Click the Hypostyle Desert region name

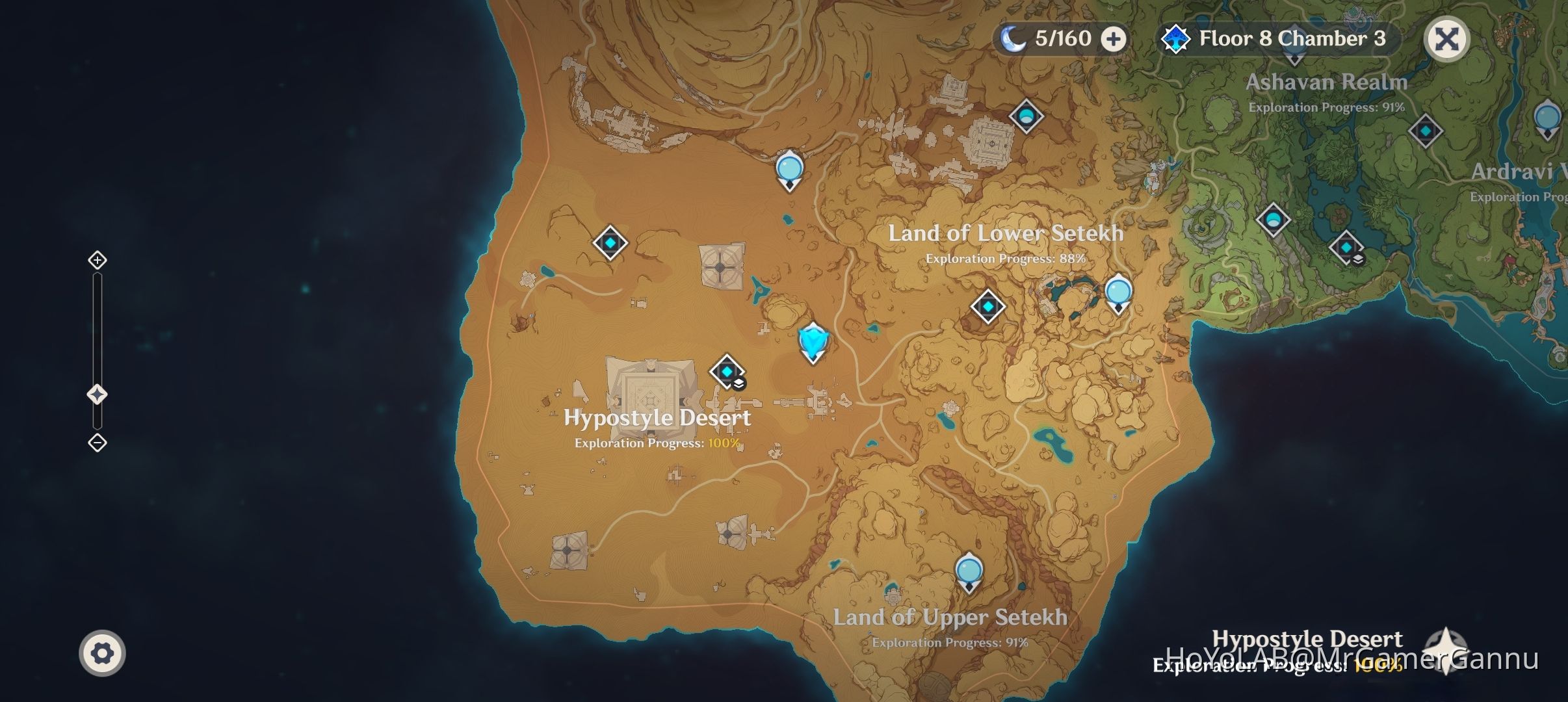(659, 418)
